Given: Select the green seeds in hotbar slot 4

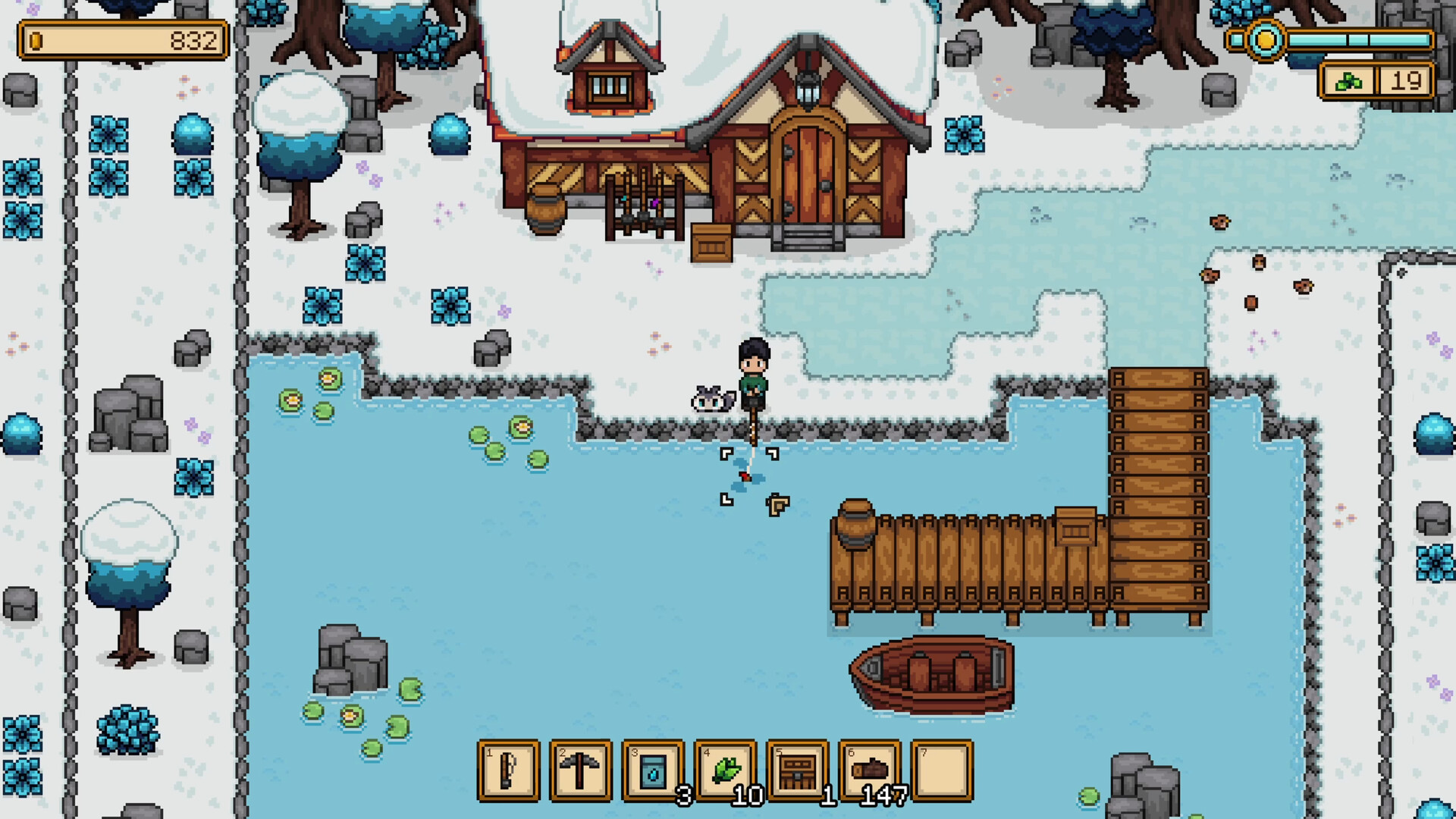Looking at the screenshot, I should point(725,770).
